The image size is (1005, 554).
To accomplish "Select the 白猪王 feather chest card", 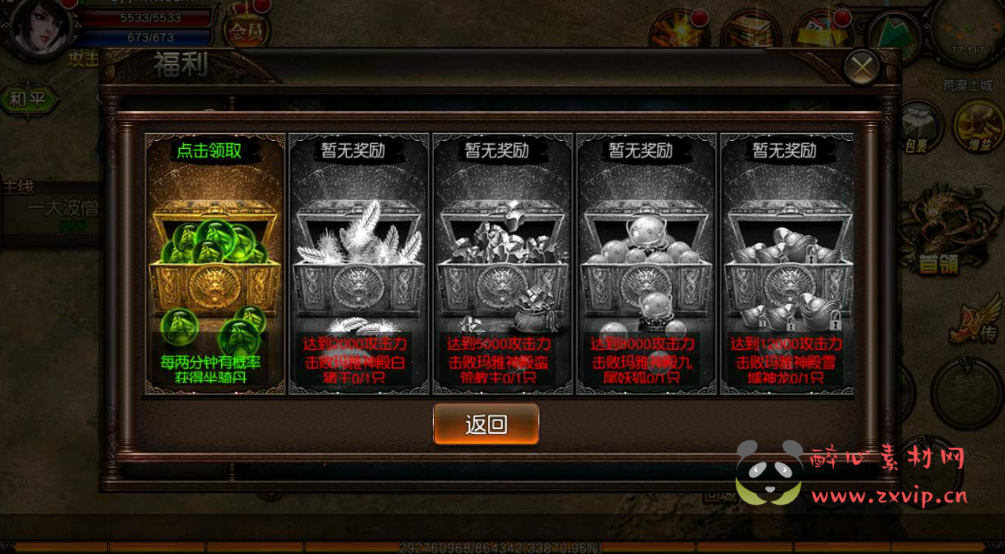I will 358,264.
